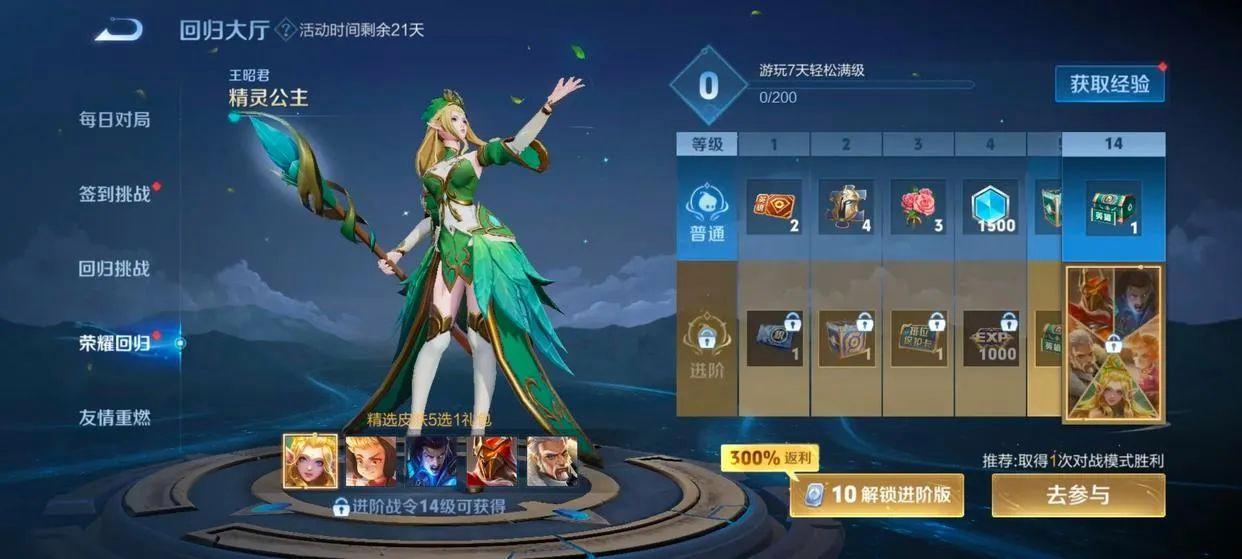Tap the 获取经验 button
Screen dimensions: 1242x559
(1109, 84)
